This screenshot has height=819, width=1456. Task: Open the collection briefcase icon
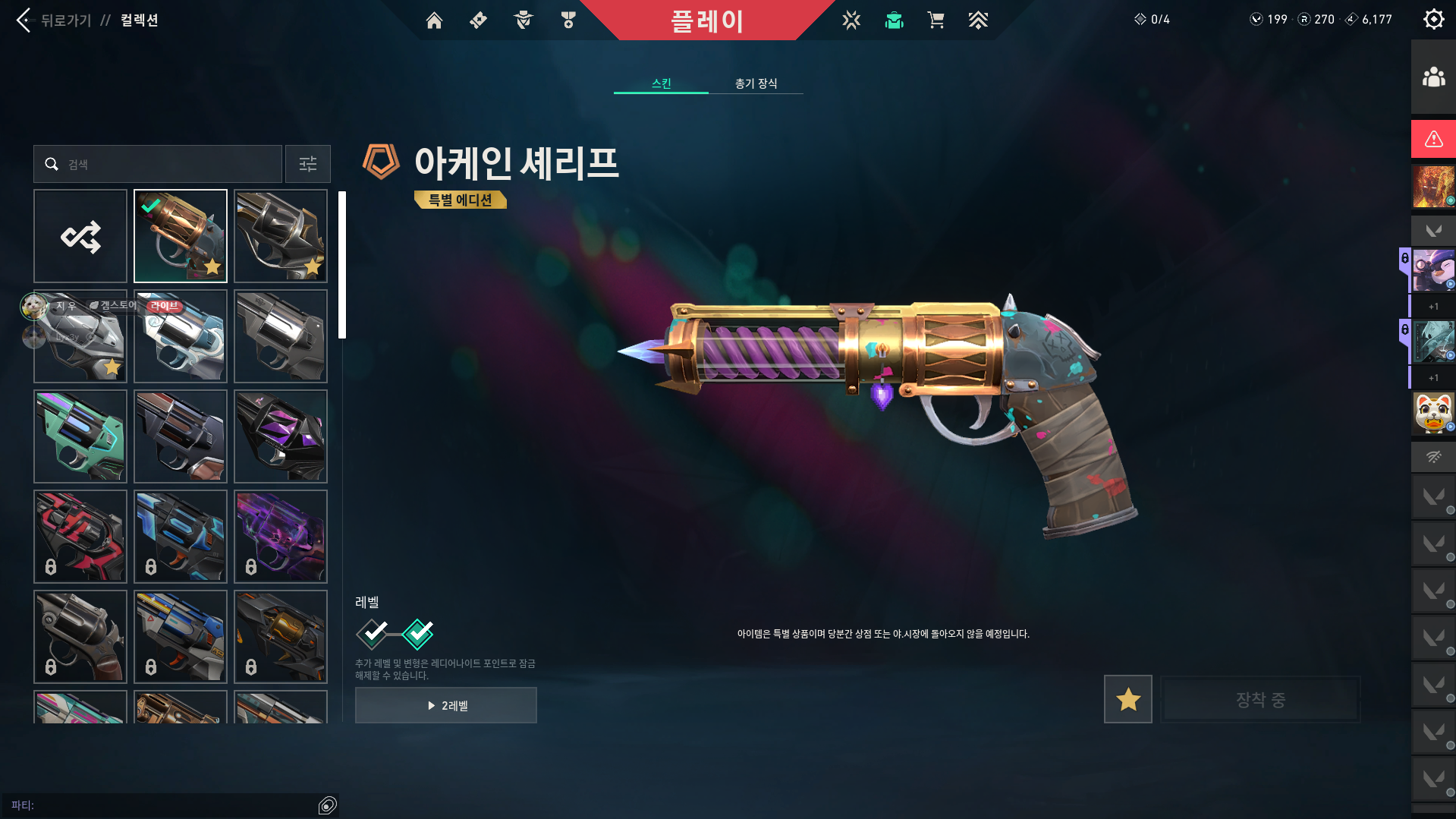click(894, 20)
